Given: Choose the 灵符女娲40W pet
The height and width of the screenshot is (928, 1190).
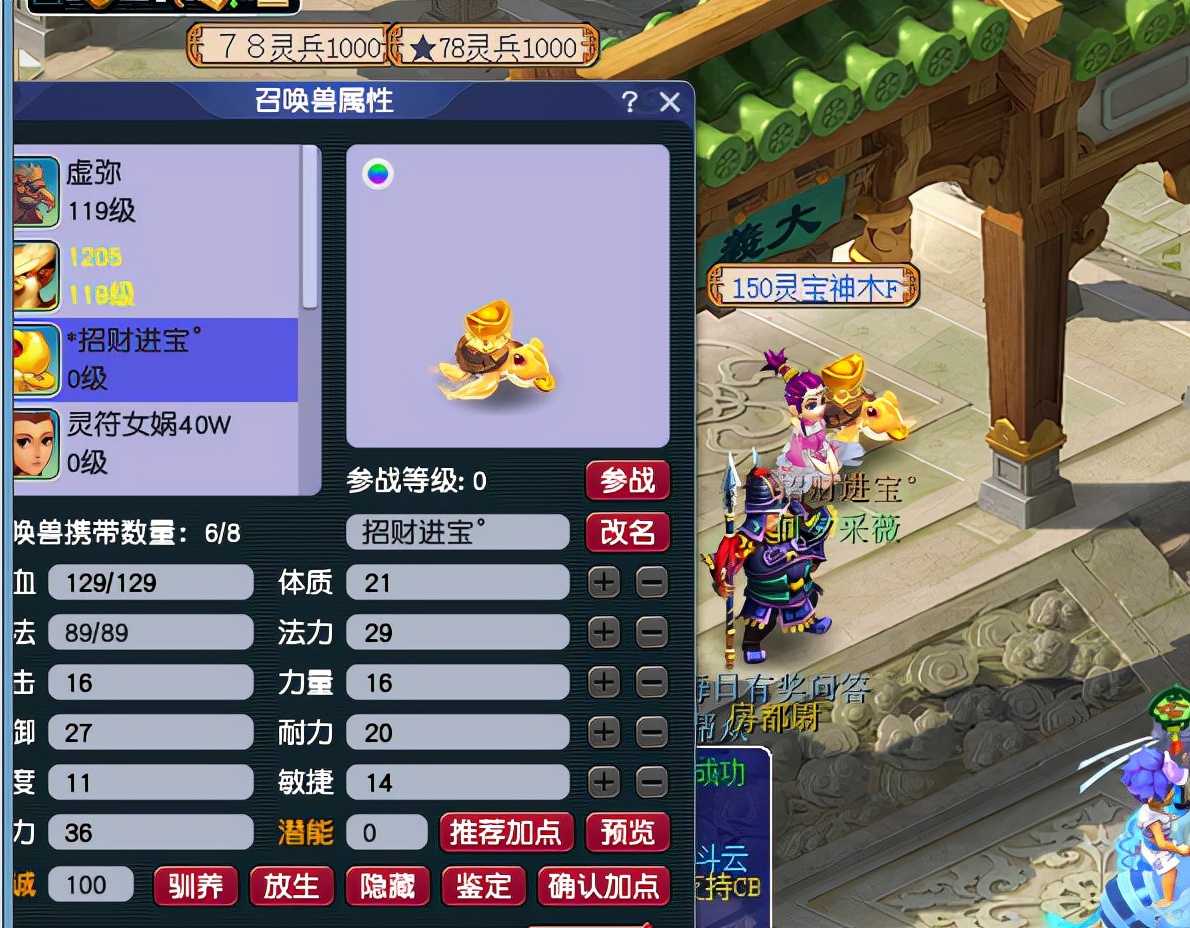Looking at the screenshot, I should [x=155, y=443].
